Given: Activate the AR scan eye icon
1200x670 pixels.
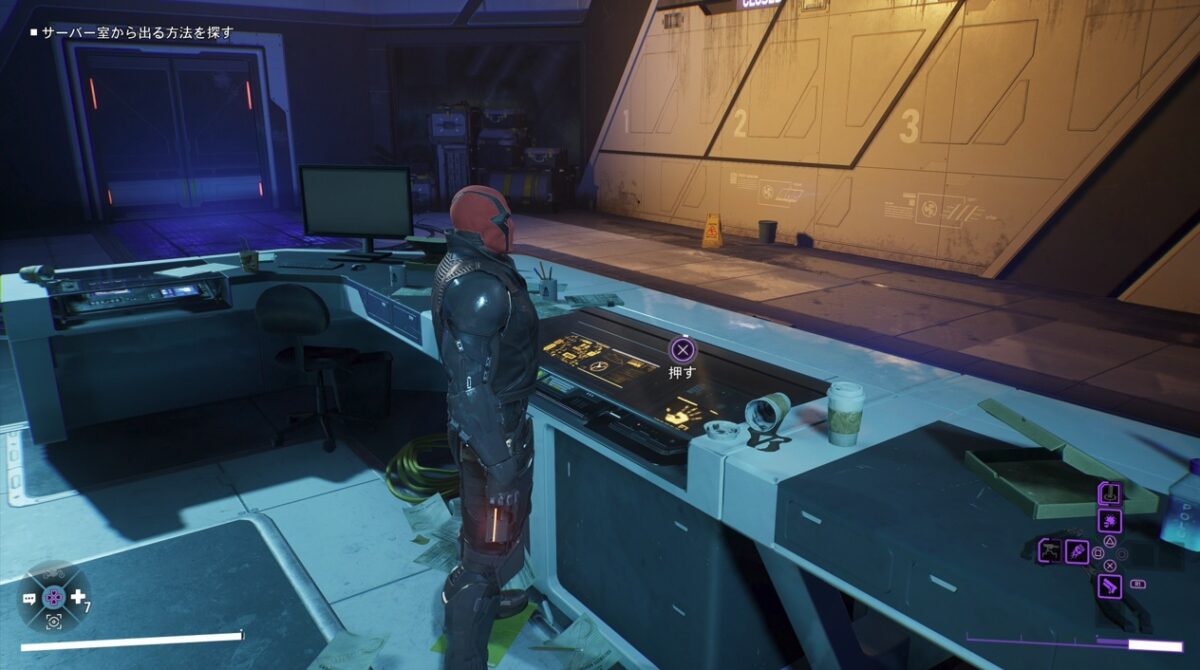Looking at the screenshot, I should click(x=53, y=621).
